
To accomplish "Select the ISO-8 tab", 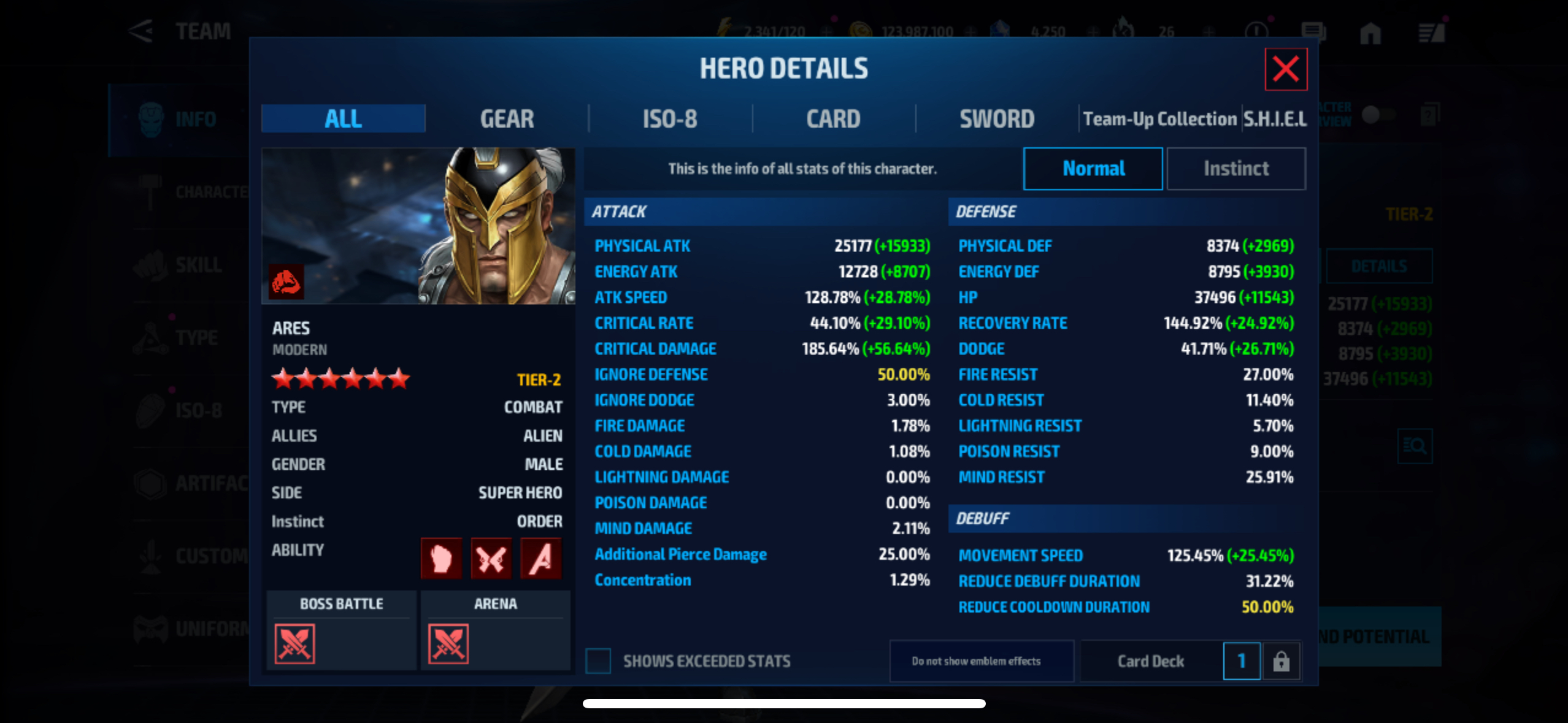I will [x=670, y=119].
